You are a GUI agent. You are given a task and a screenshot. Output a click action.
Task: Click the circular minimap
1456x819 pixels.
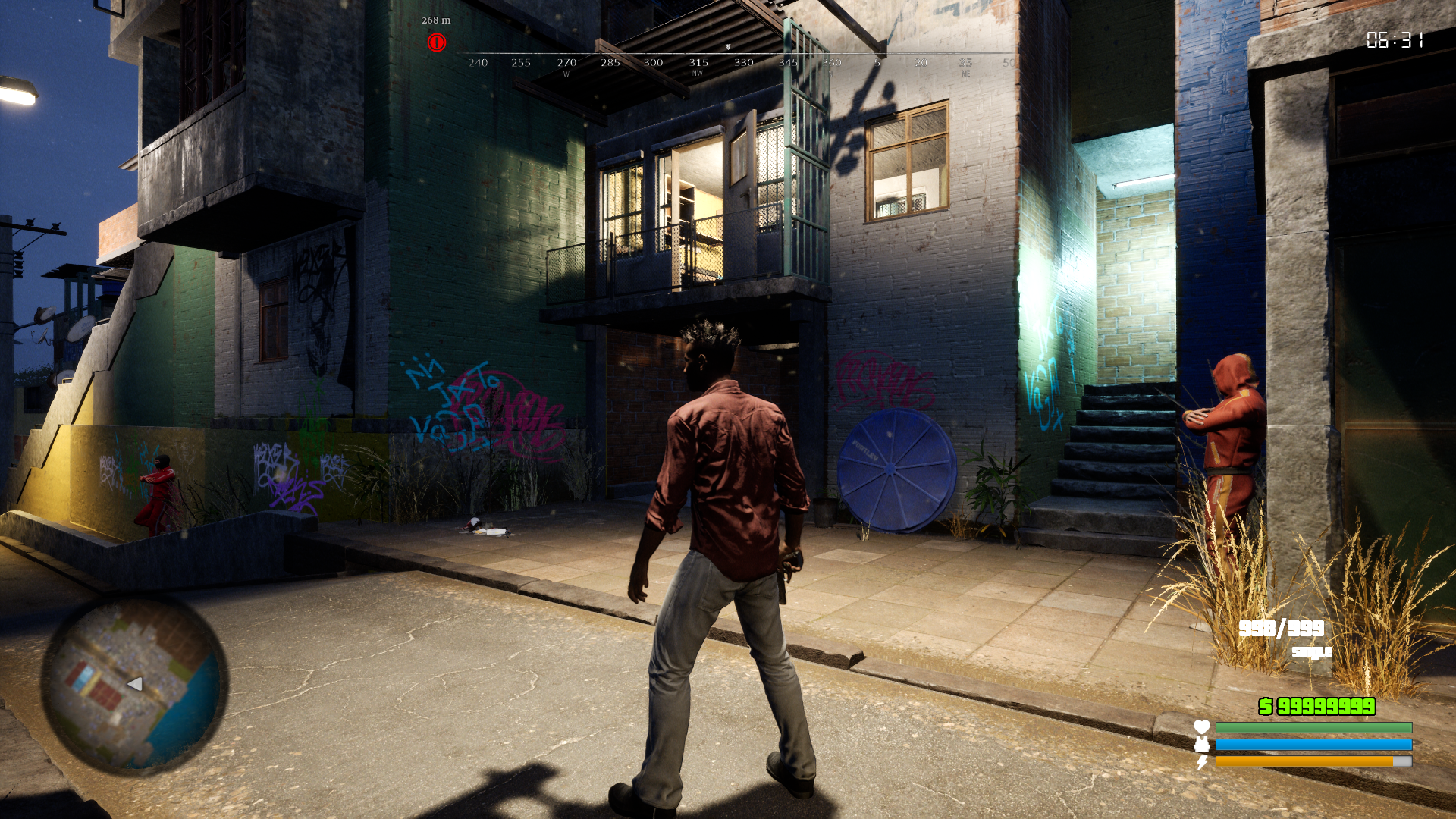pos(133,682)
